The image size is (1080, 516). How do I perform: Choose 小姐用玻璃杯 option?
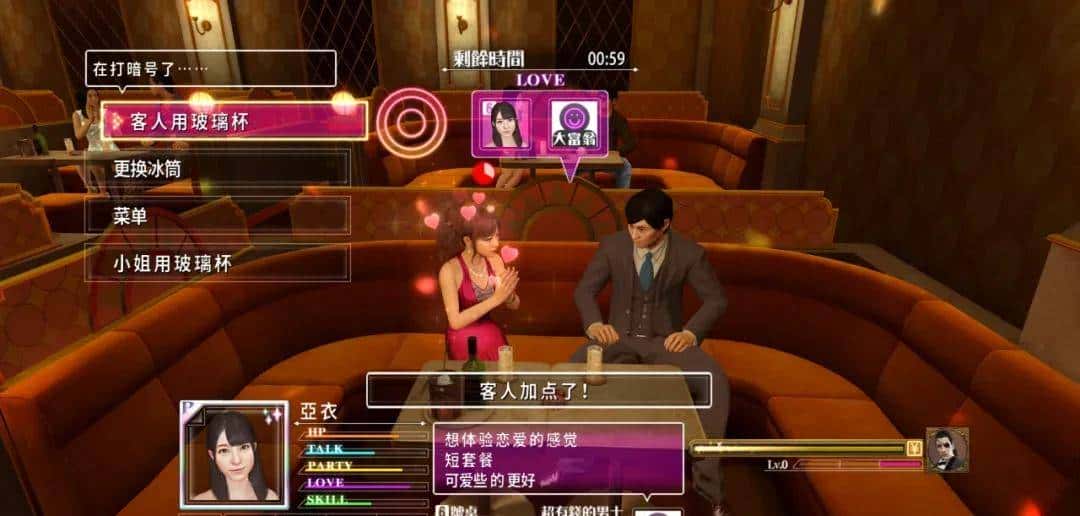[x=217, y=263]
